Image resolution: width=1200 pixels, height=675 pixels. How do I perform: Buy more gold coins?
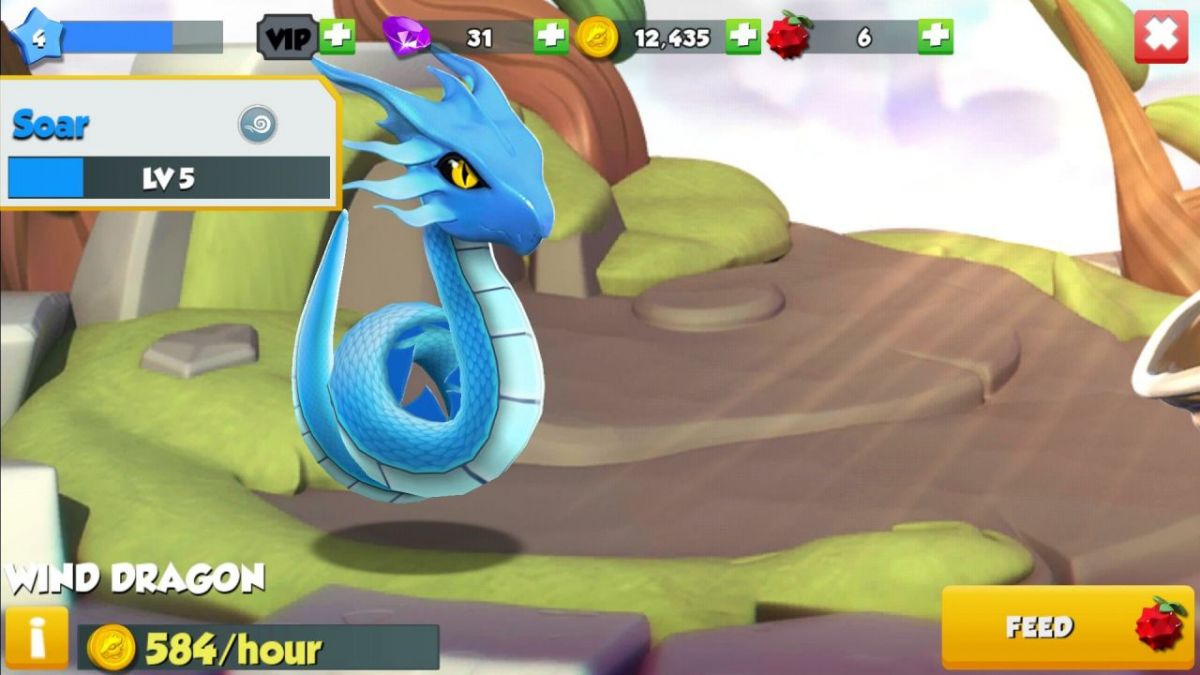point(742,37)
